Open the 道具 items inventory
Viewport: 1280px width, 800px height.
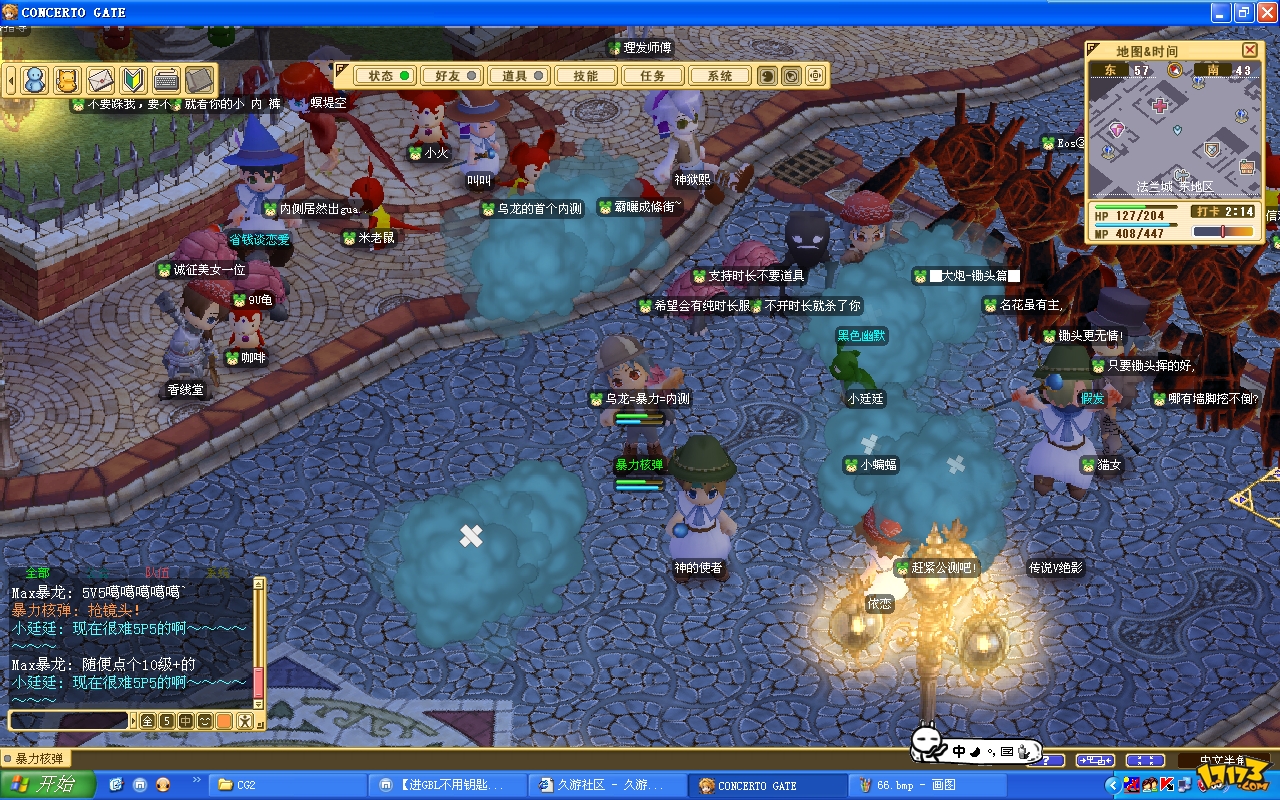(x=522, y=76)
